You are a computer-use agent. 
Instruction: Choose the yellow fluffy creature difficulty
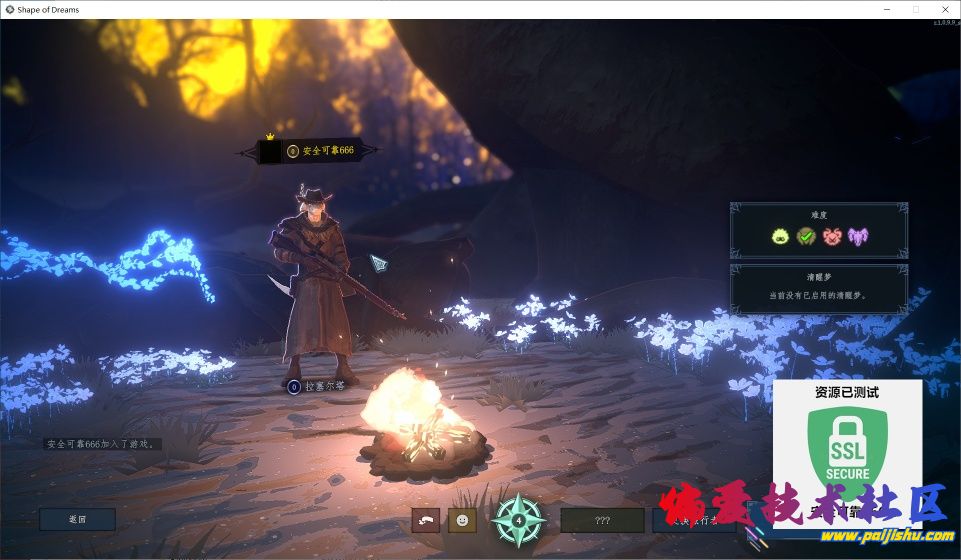780,236
